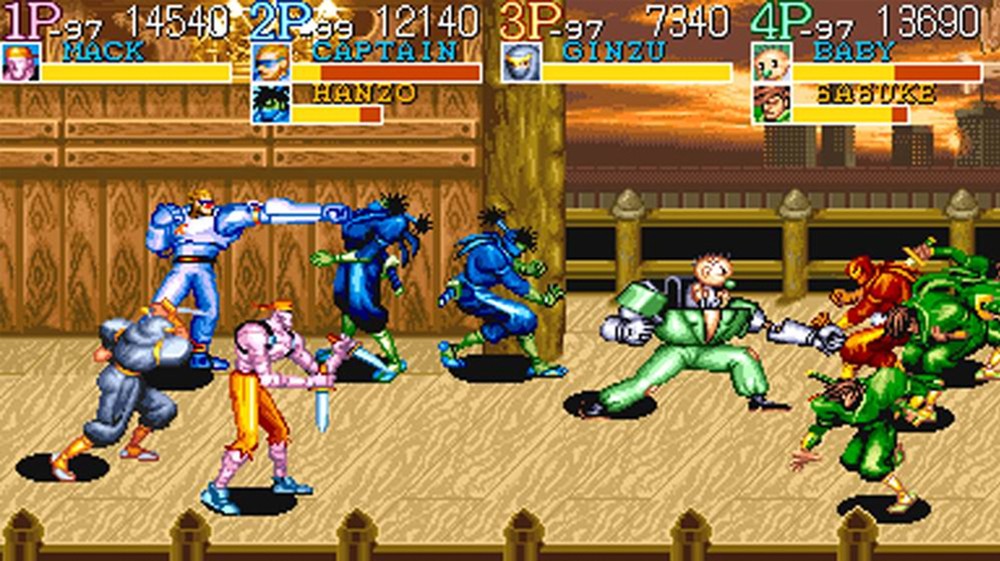Click Captain's character portrait
The width and height of the screenshot is (1000, 561).
click(270, 62)
